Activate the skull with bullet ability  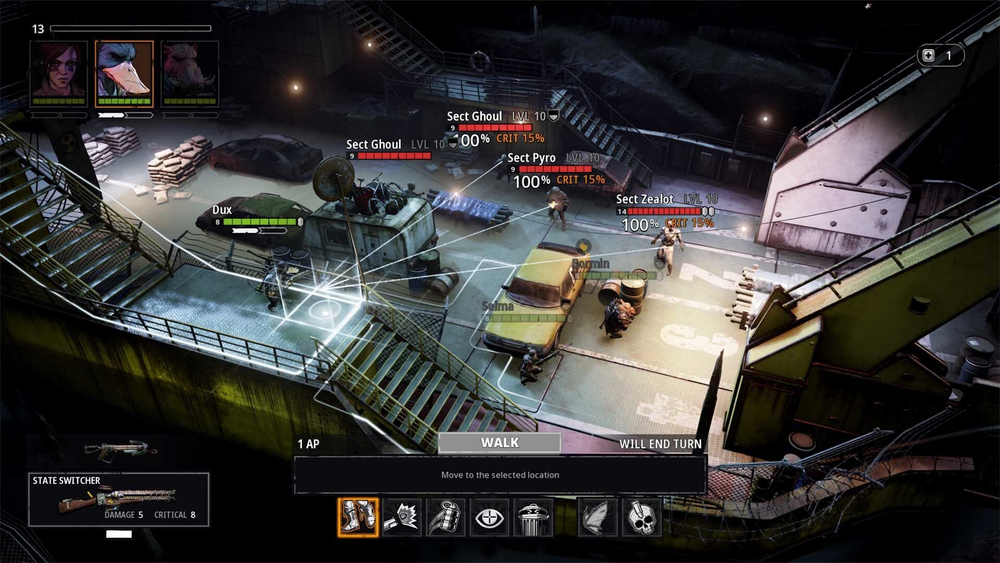tap(641, 517)
